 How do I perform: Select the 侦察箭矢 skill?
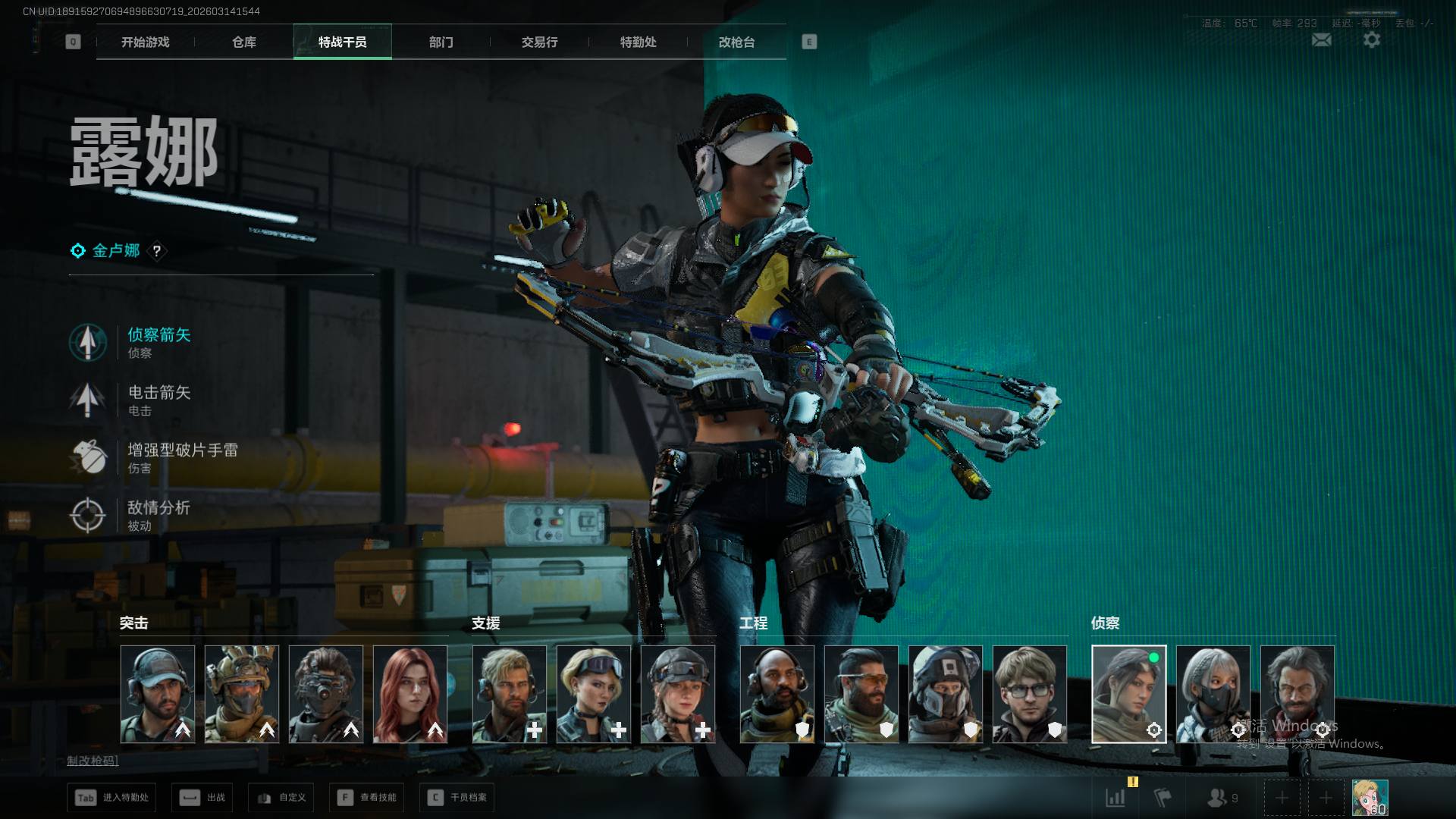point(158,342)
